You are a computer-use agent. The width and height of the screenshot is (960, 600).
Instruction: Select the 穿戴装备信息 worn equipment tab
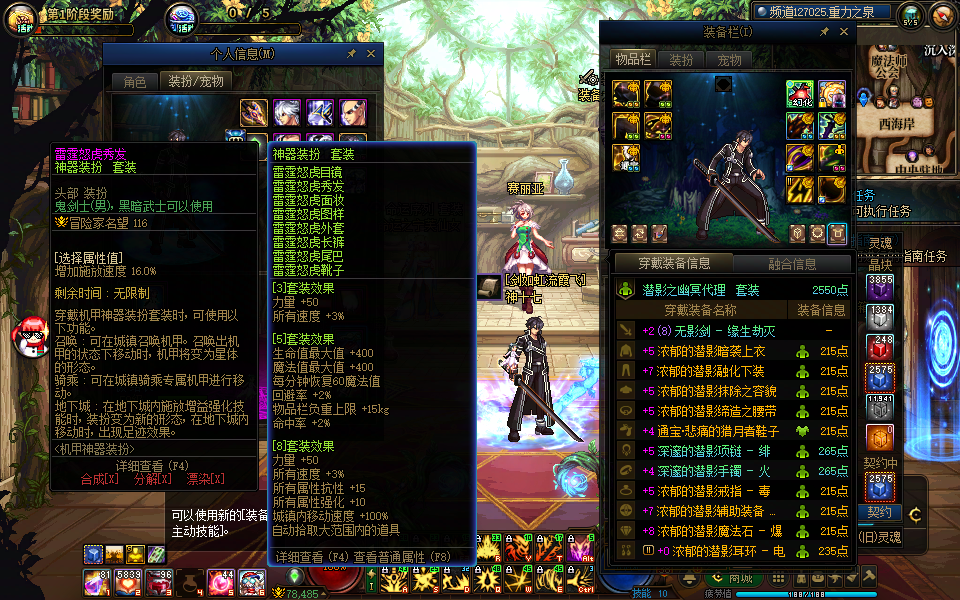675,264
